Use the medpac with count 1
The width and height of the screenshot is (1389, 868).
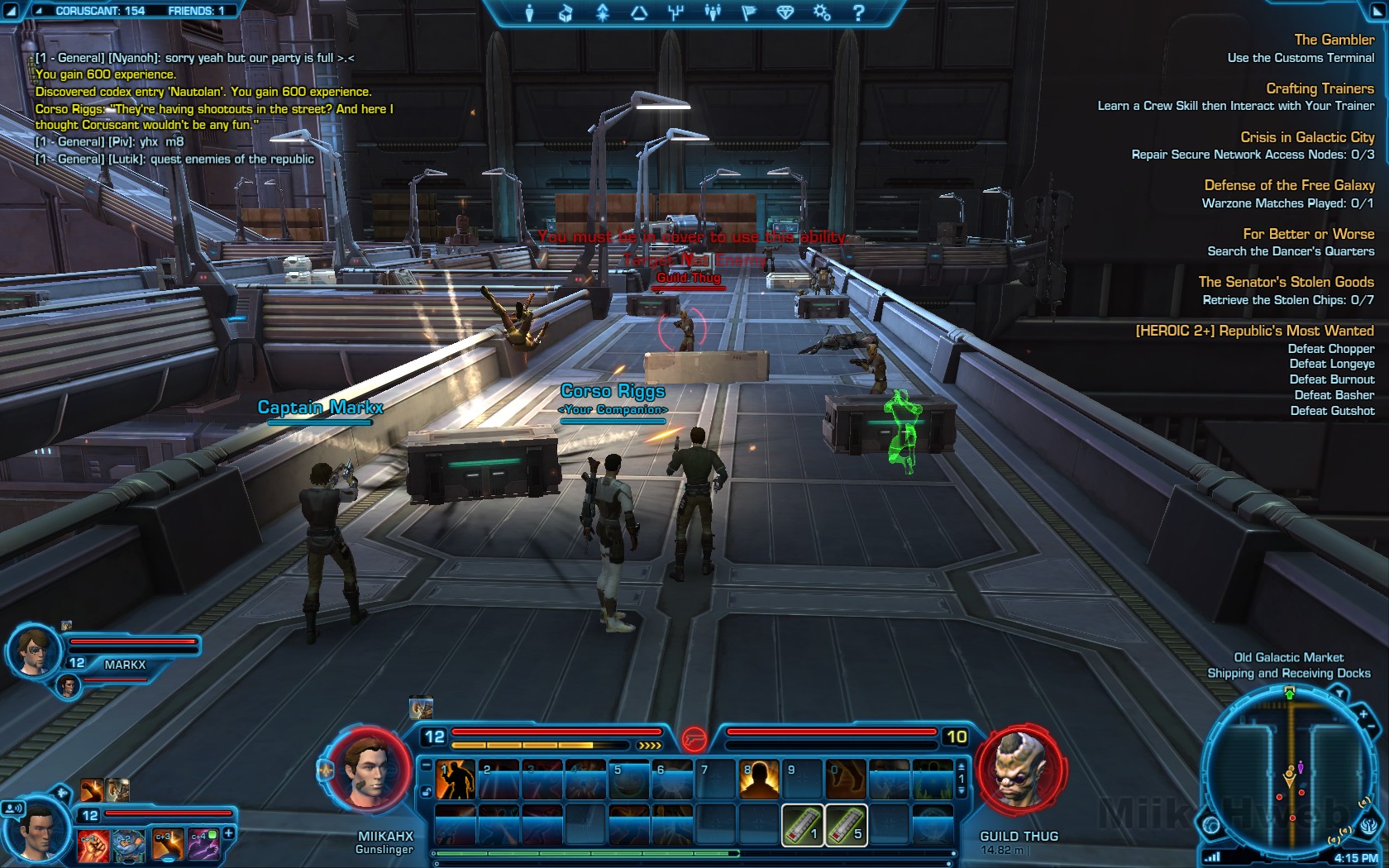802,825
